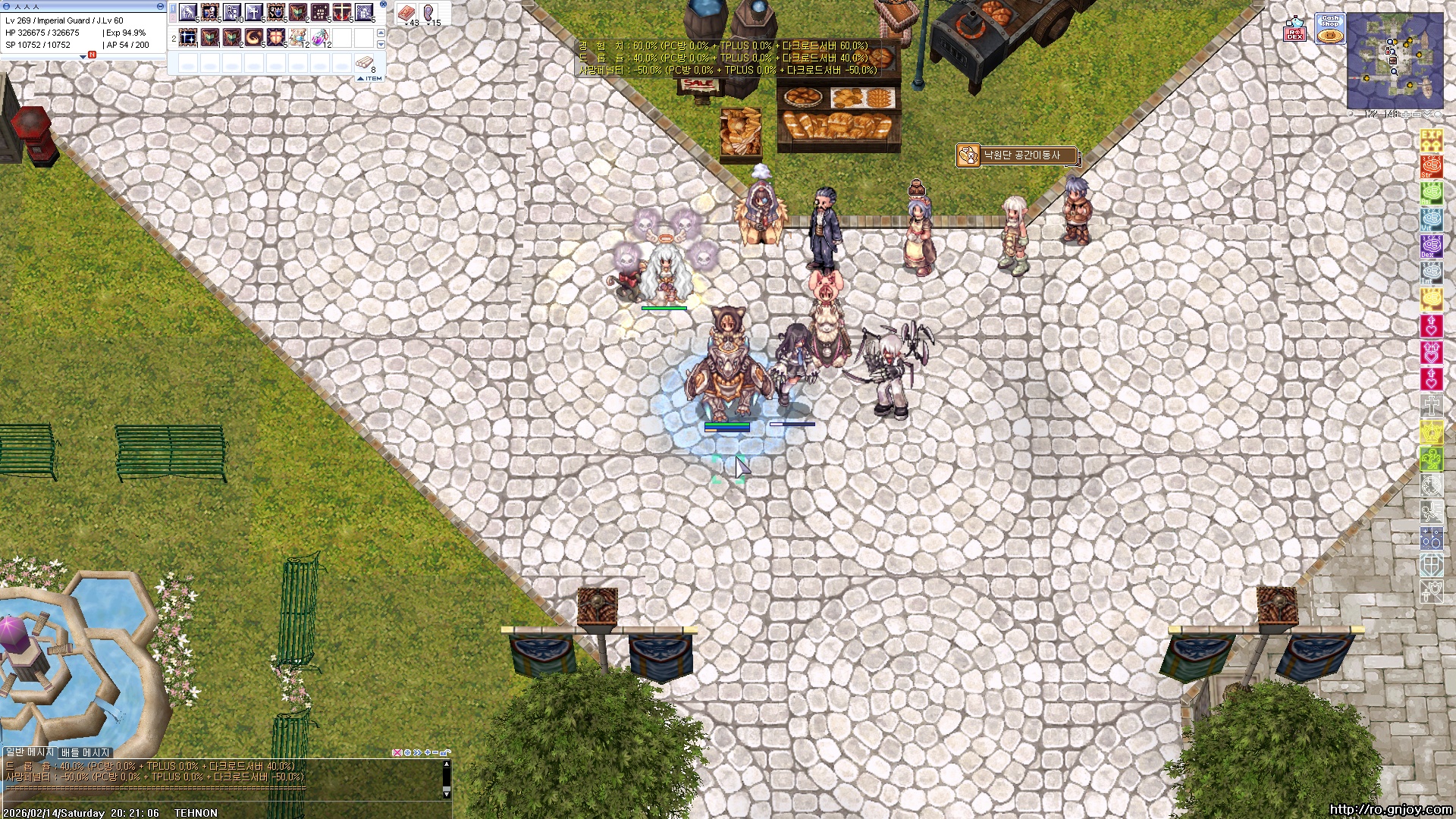
Task: Open the RODEX mail icon
Action: (1294, 30)
